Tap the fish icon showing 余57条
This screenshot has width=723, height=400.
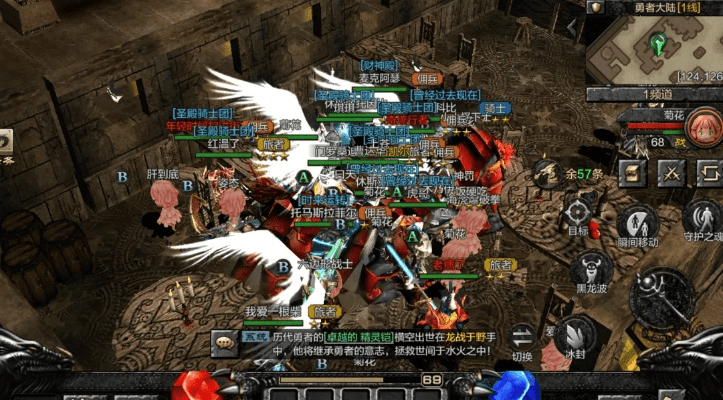coord(548,174)
